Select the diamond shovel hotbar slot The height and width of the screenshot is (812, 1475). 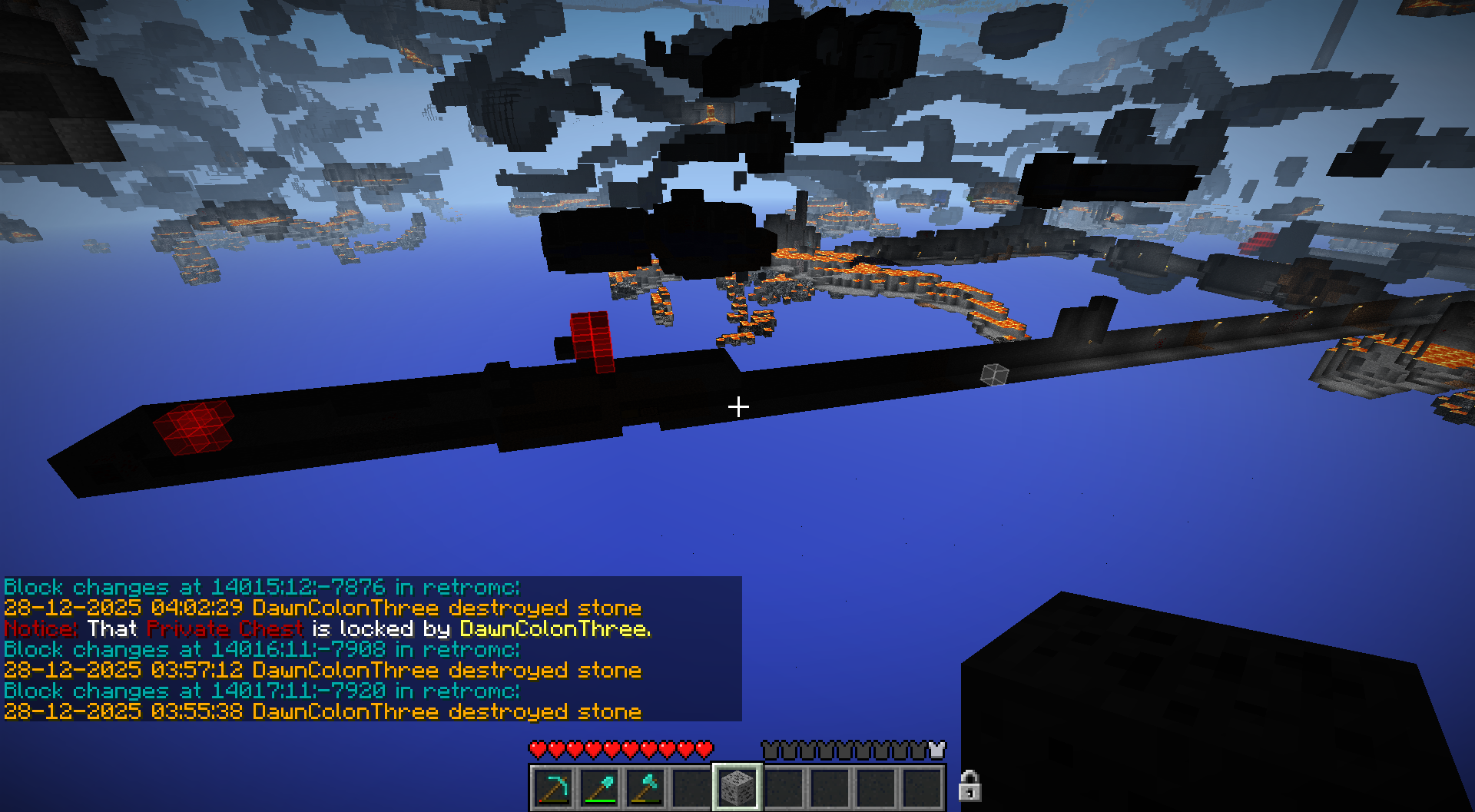coord(600,787)
